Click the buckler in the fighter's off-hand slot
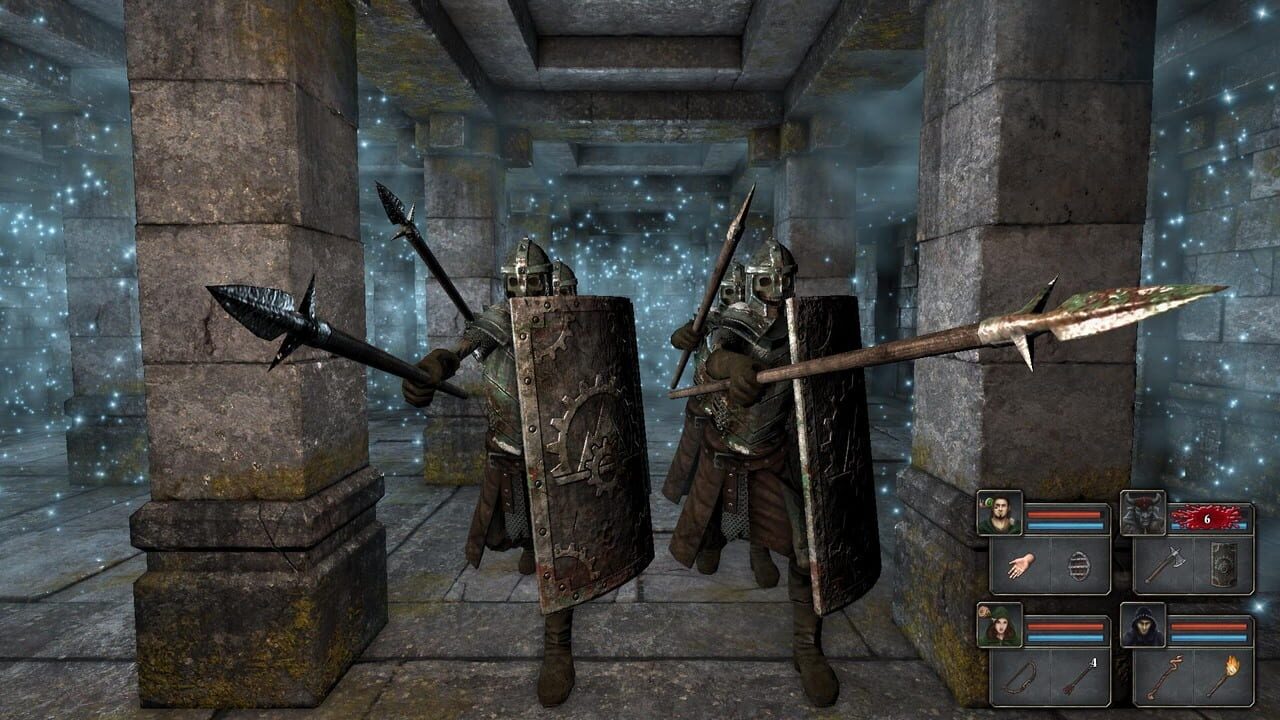Image resolution: width=1280 pixels, height=720 pixels. 1080,567
